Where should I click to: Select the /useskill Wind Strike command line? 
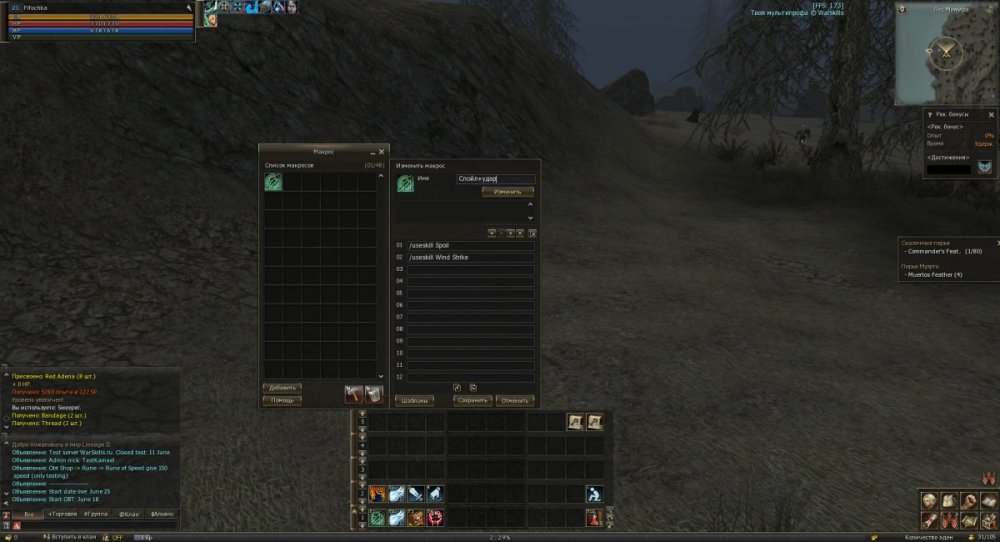pyautogui.click(x=470, y=257)
